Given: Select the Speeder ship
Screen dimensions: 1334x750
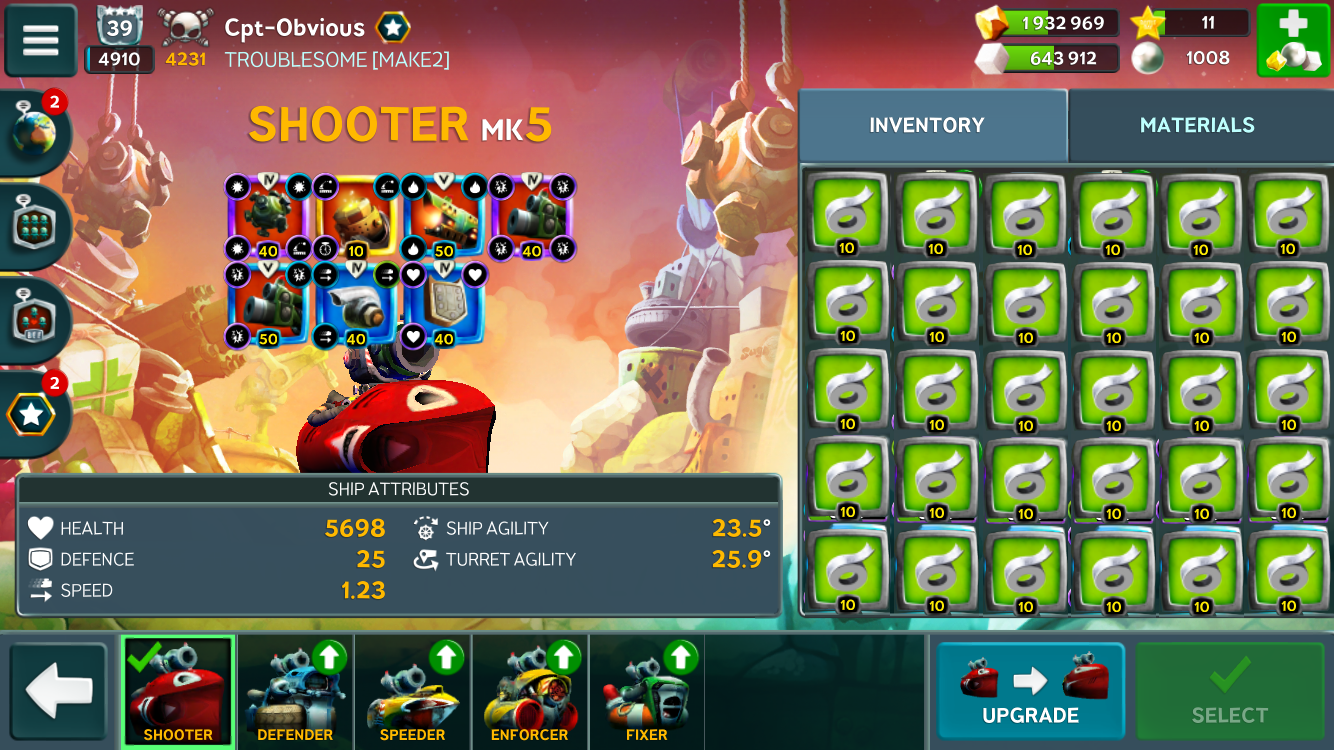Looking at the screenshot, I should (x=412, y=691).
